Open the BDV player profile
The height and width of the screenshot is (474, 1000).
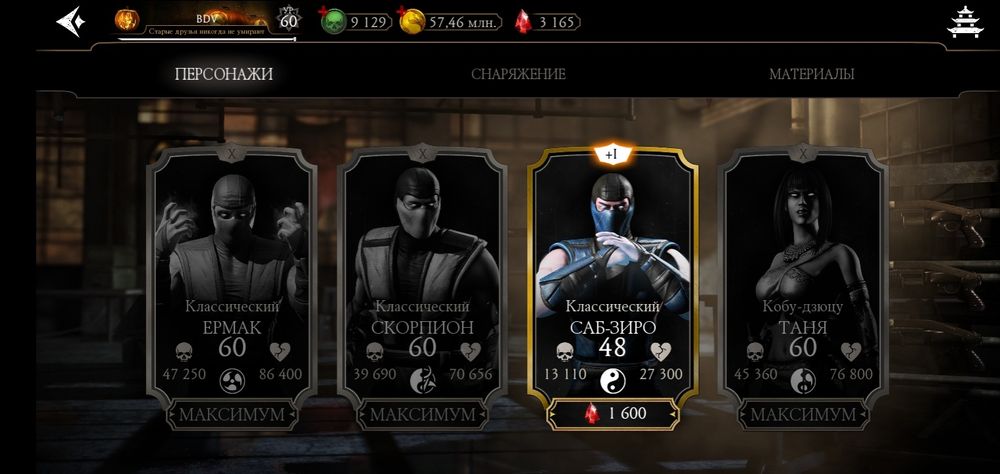coord(195,21)
